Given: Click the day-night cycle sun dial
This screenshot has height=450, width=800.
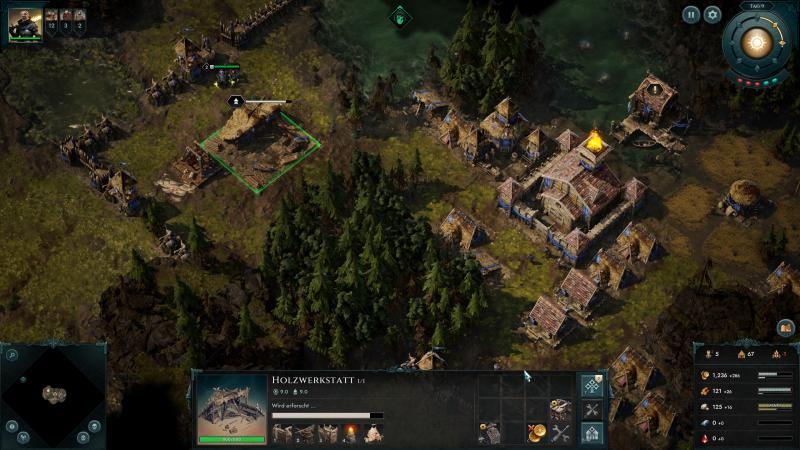Looking at the screenshot, I should click(757, 42).
